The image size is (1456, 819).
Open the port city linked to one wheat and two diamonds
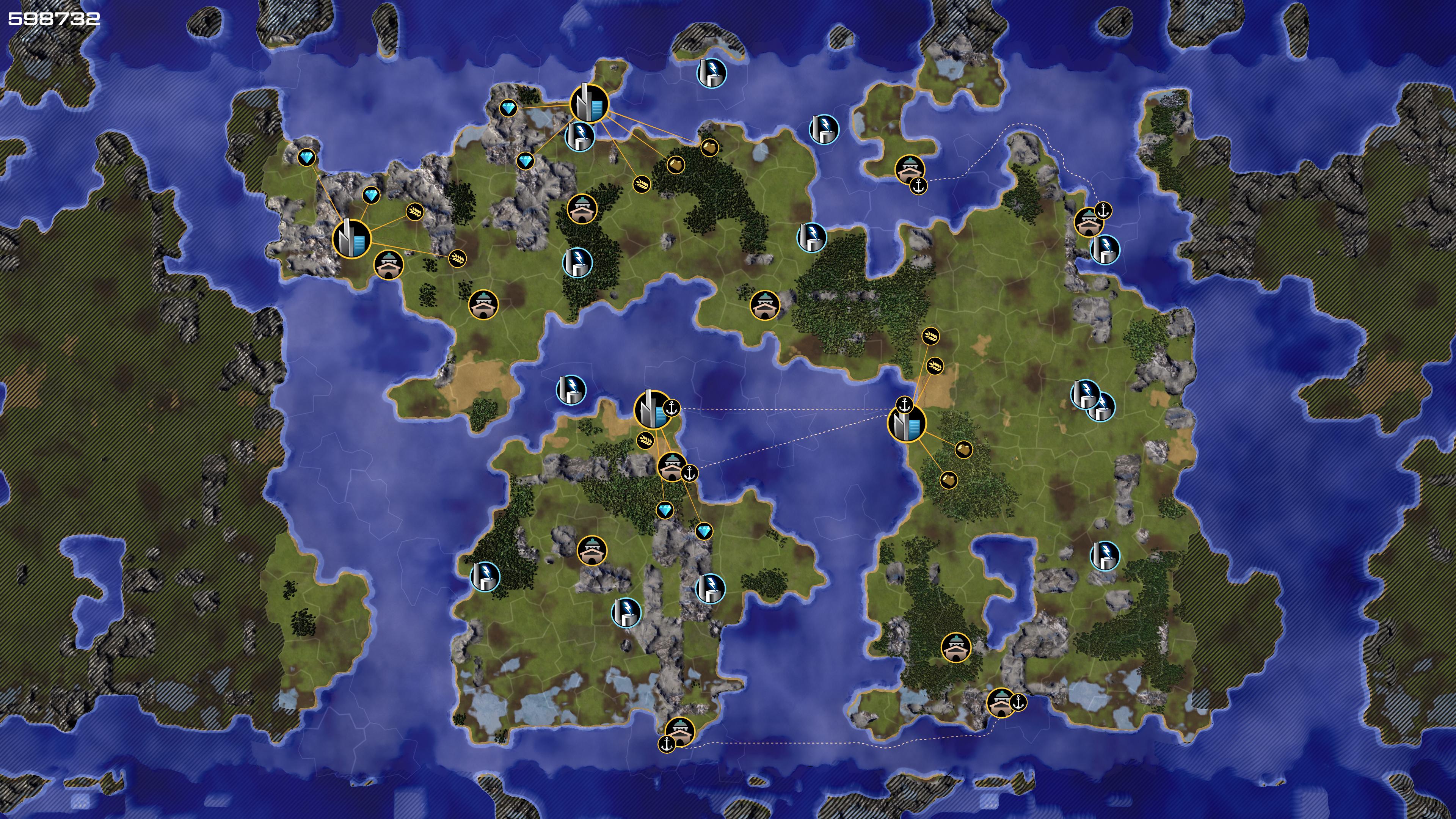point(653,409)
